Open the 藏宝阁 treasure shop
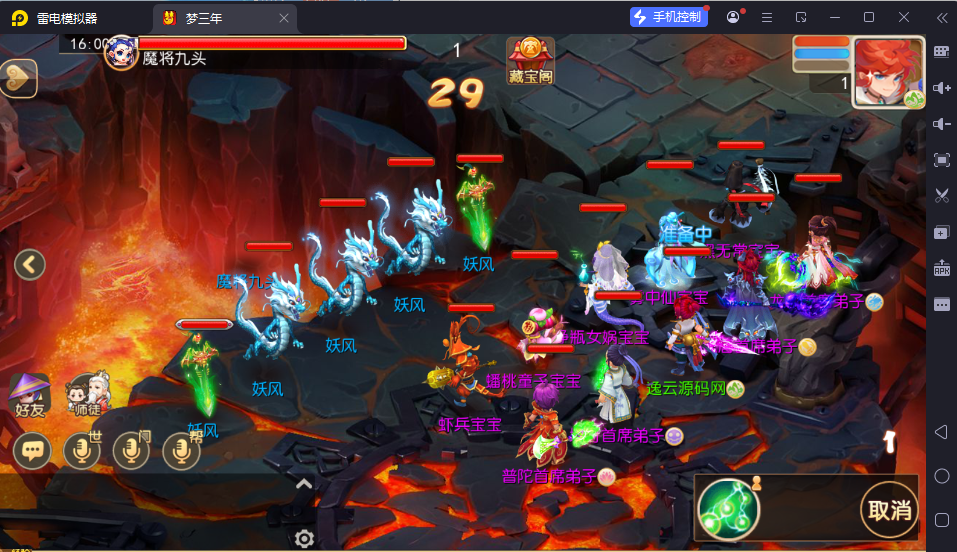The image size is (957, 552). (529, 60)
